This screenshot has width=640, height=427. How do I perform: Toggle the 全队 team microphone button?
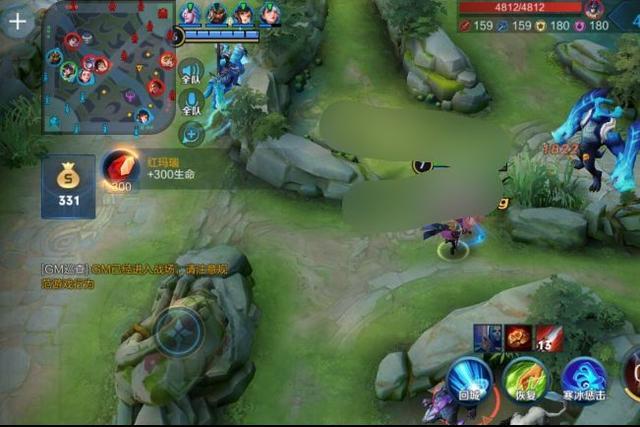[191, 101]
